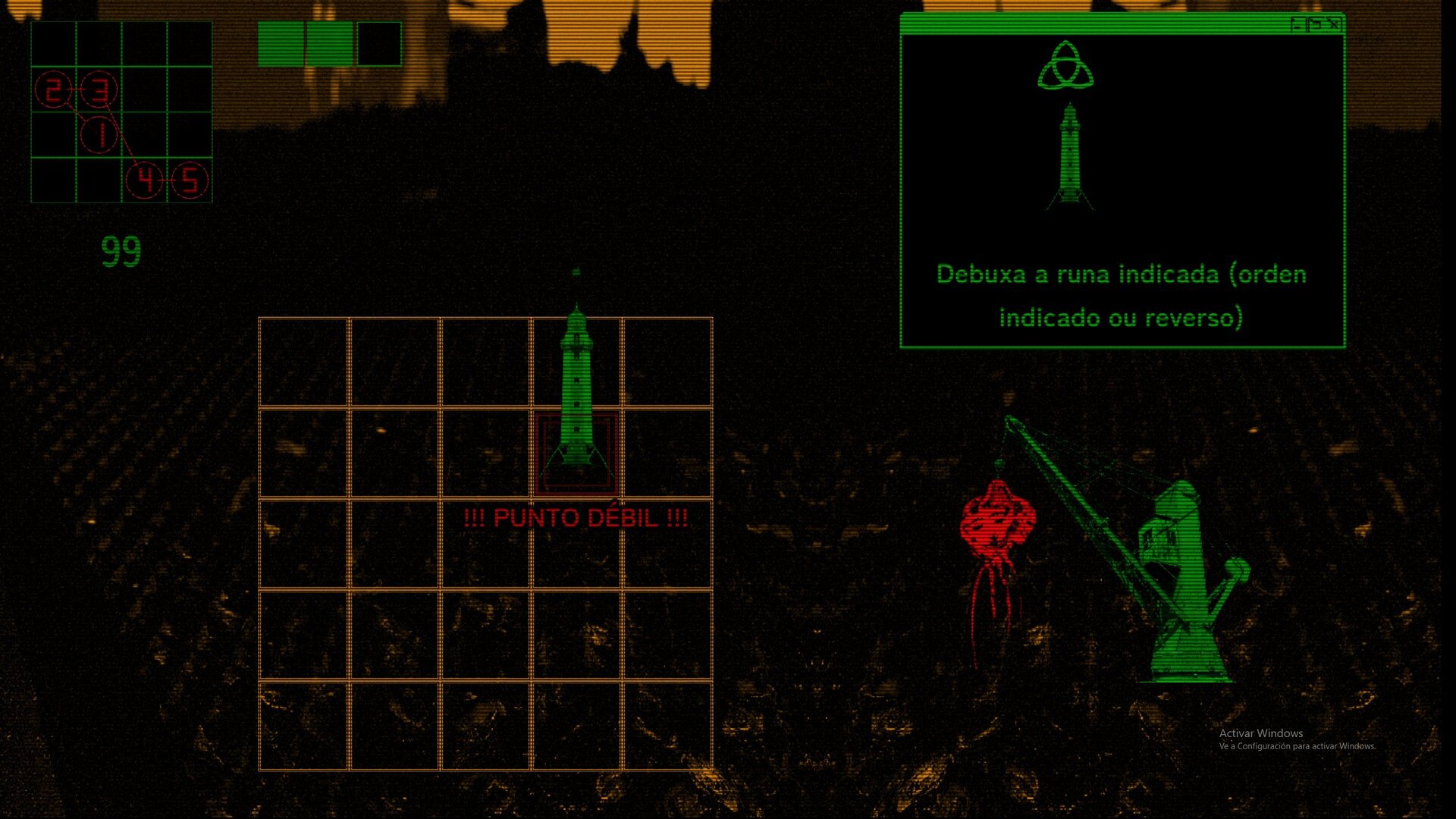Pick rune node number 4
This screenshot has width=1456, height=819.
[145, 180]
